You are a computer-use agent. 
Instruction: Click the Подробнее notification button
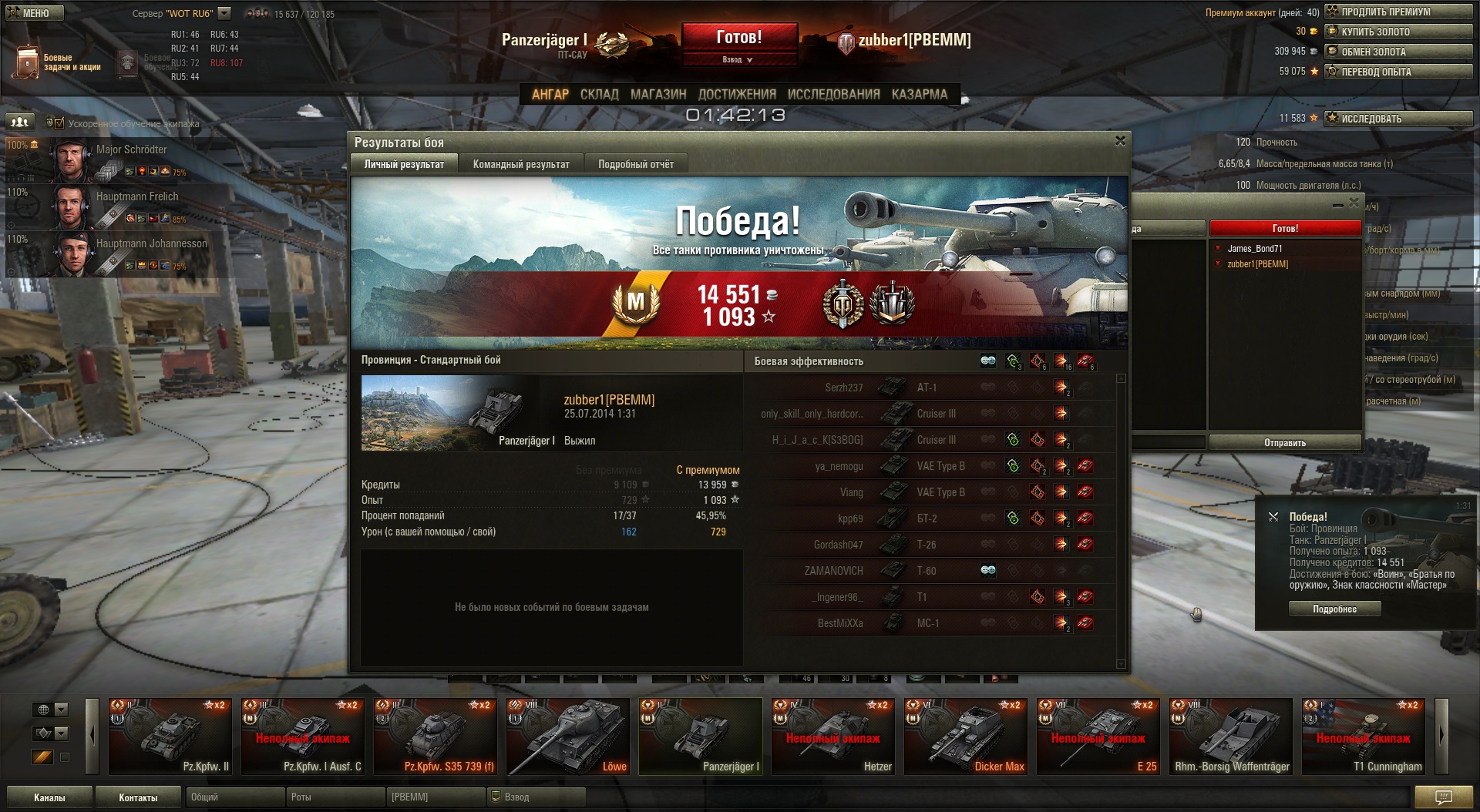tap(1334, 609)
